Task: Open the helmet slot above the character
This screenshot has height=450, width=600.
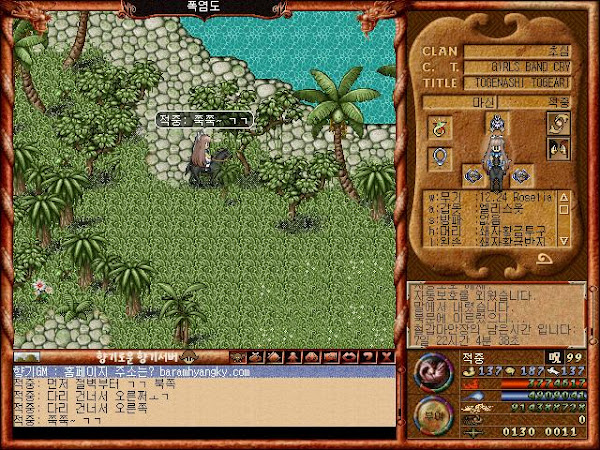Action: click(x=497, y=123)
